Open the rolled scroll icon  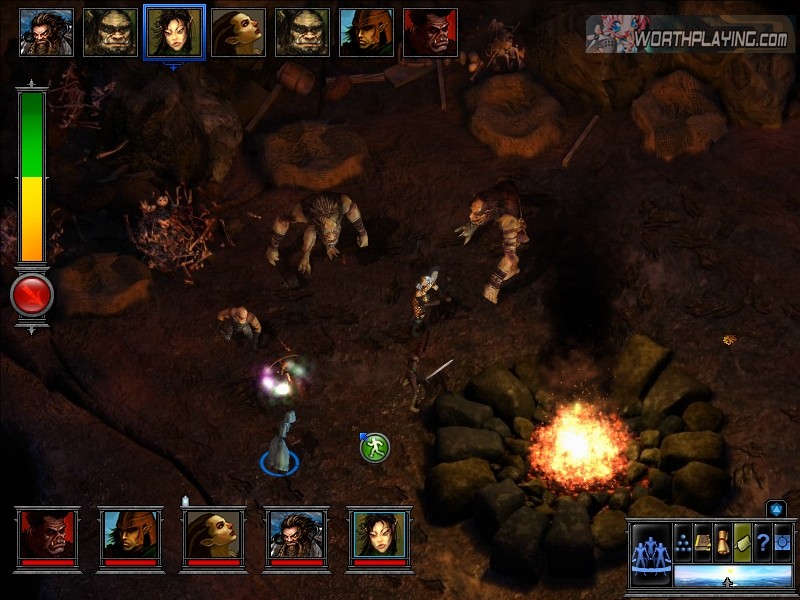click(x=723, y=542)
